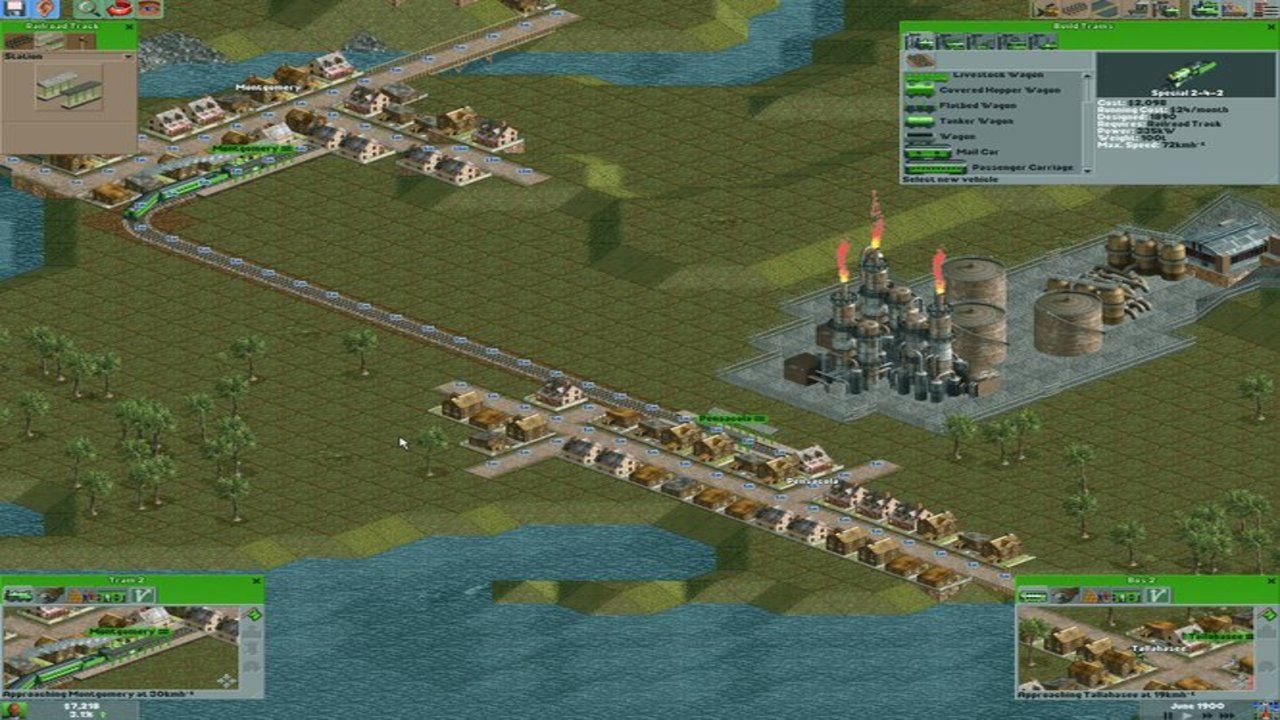The height and width of the screenshot is (720, 1280).
Task: Click the Train 2 viewport thumbnail
Action: (120, 648)
